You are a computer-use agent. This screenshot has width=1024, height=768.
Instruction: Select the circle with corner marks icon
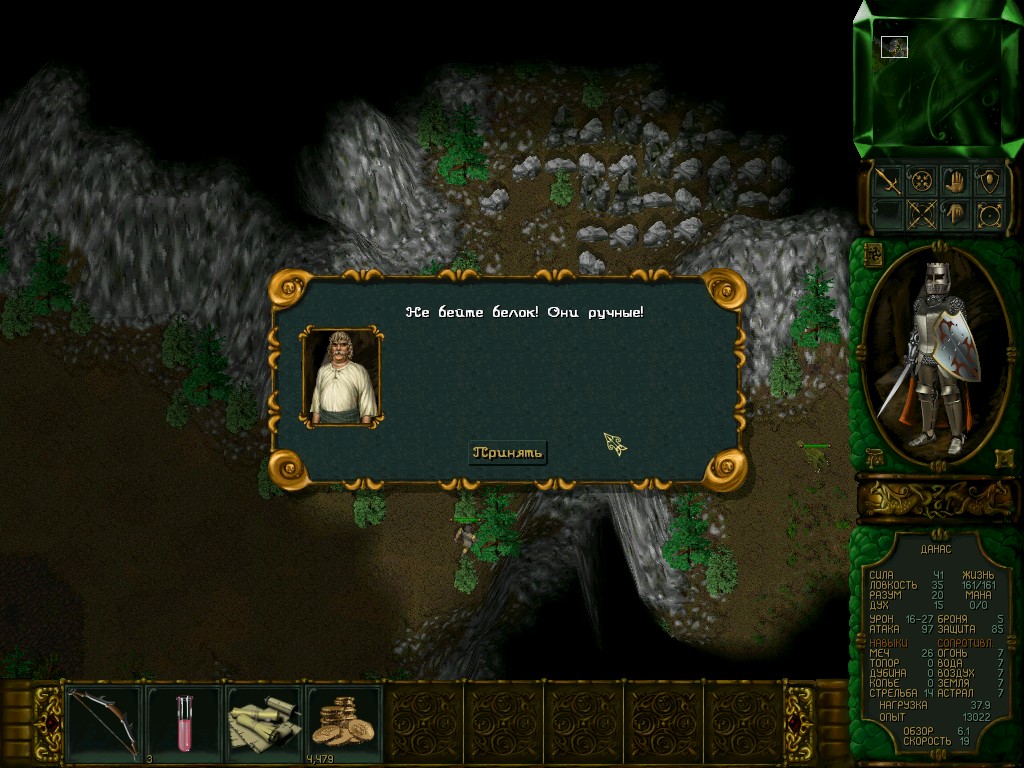pyautogui.click(x=989, y=214)
